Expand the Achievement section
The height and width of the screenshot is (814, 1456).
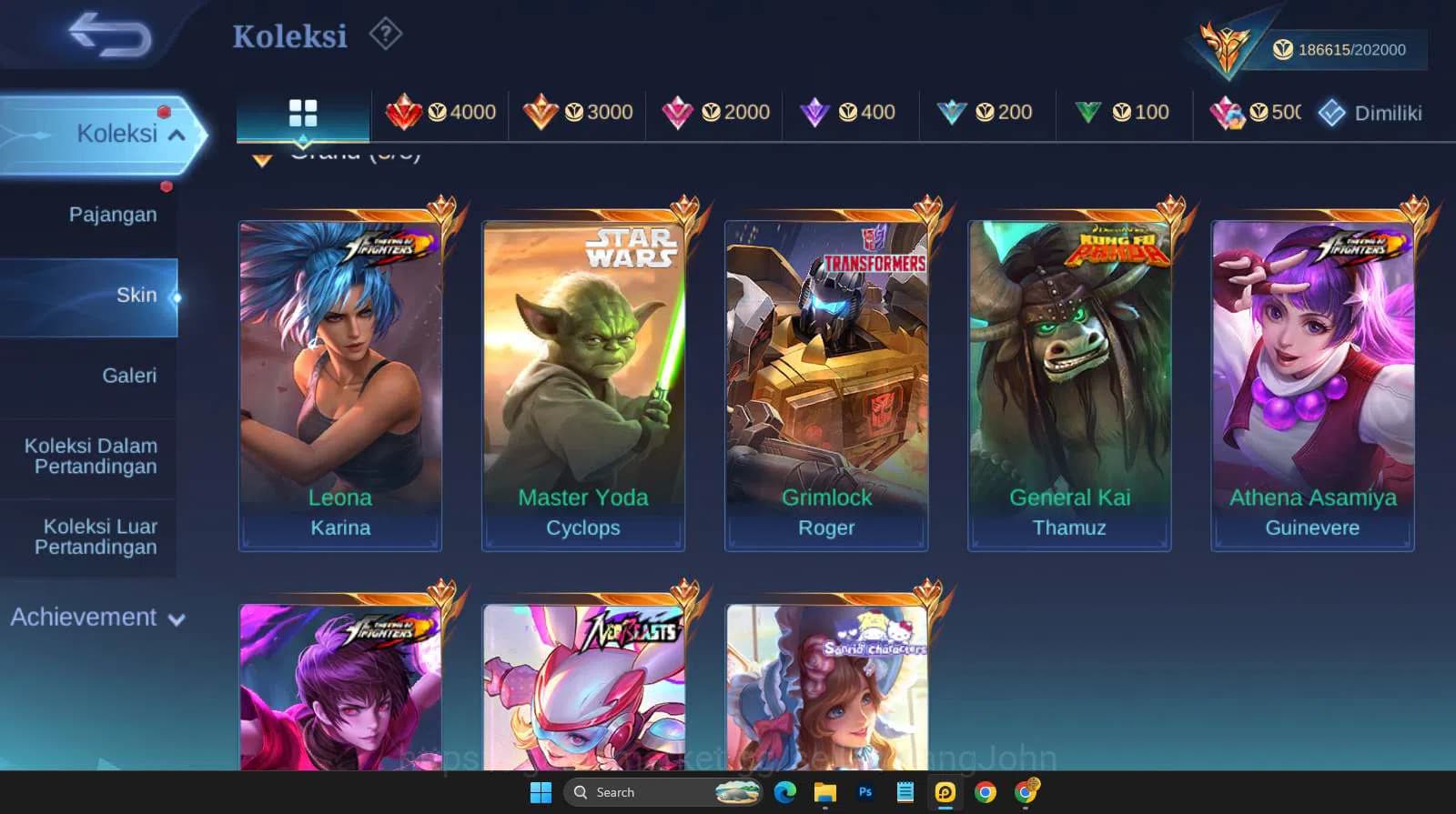[x=96, y=617]
